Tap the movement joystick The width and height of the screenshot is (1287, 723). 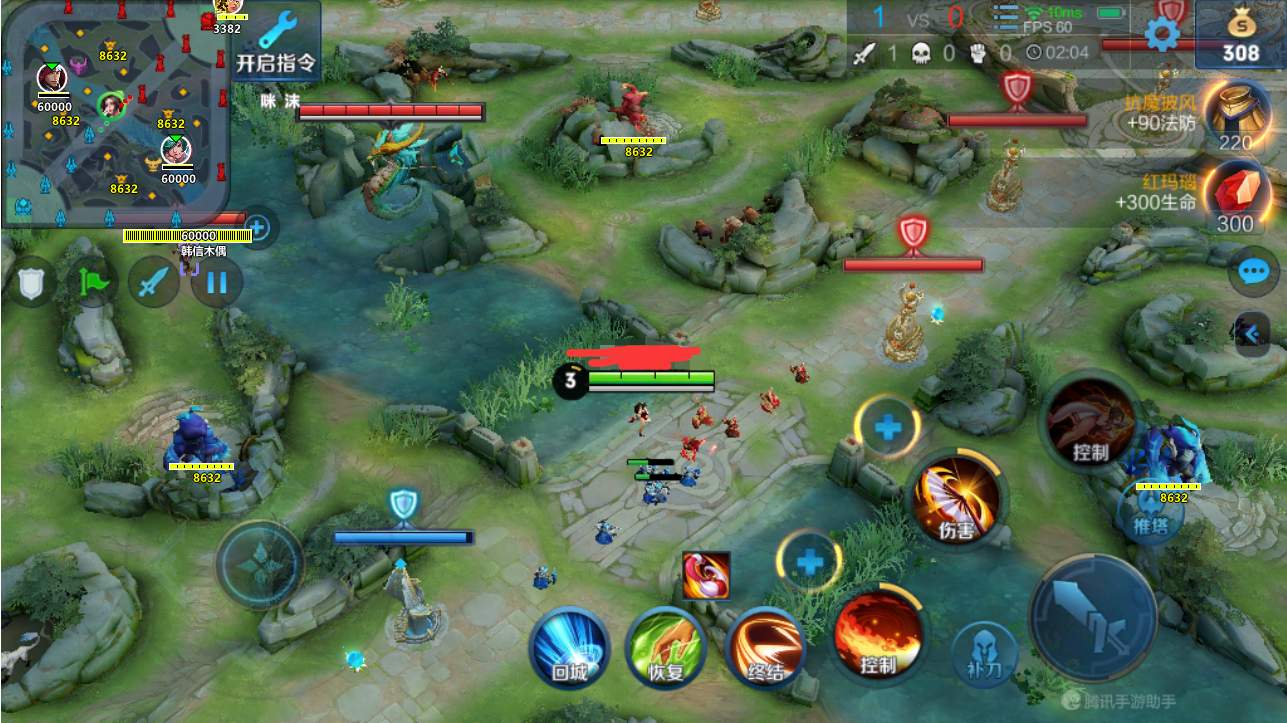click(260, 565)
